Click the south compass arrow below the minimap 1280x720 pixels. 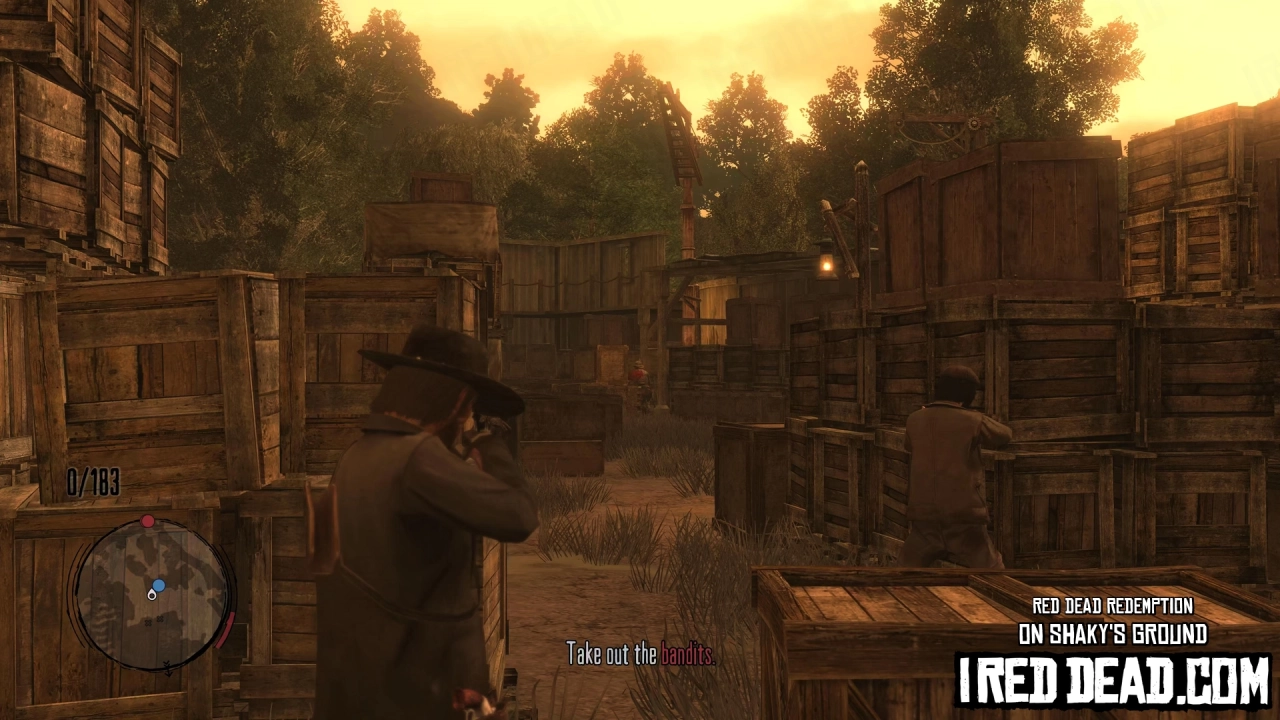point(168,668)
